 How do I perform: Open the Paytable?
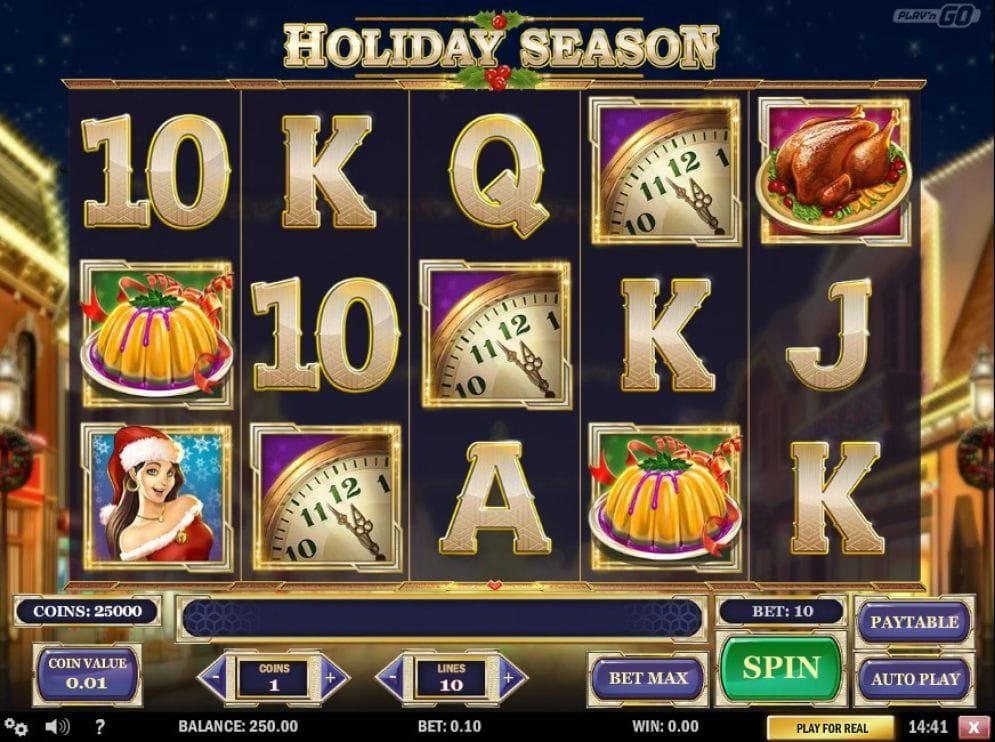click(913, 622)
